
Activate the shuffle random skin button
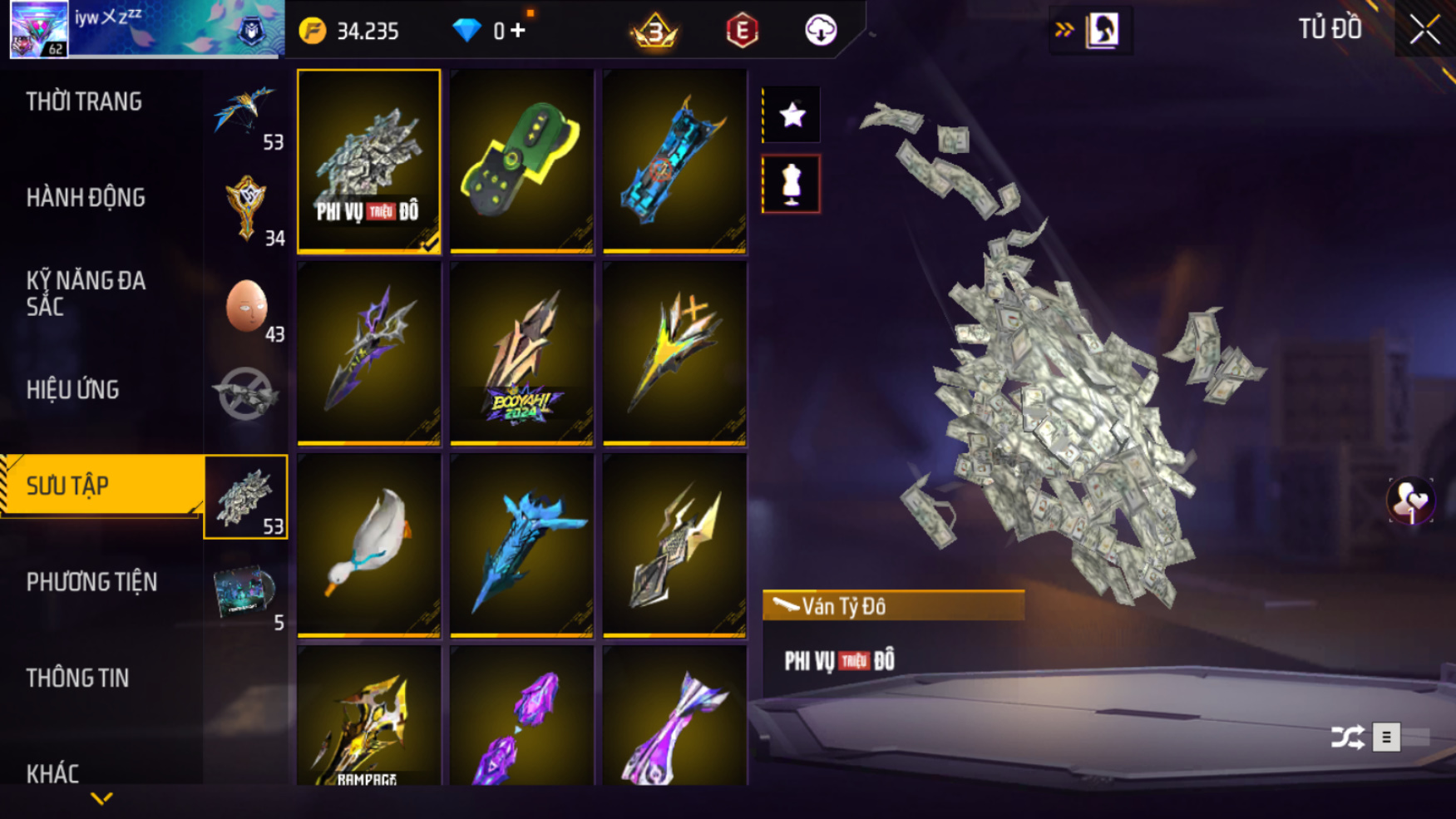1347,737
